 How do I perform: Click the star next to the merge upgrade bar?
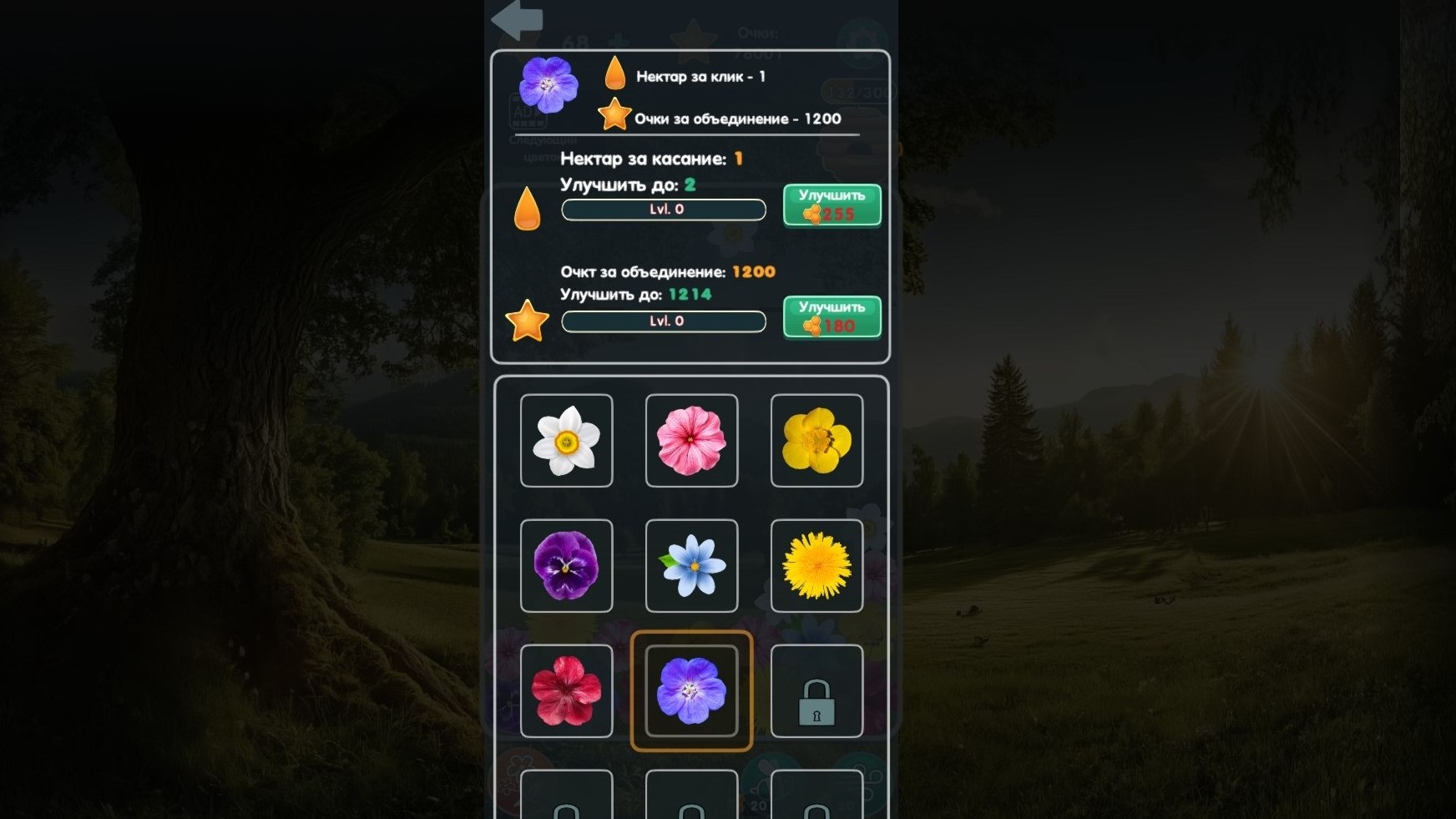point(527,321)
